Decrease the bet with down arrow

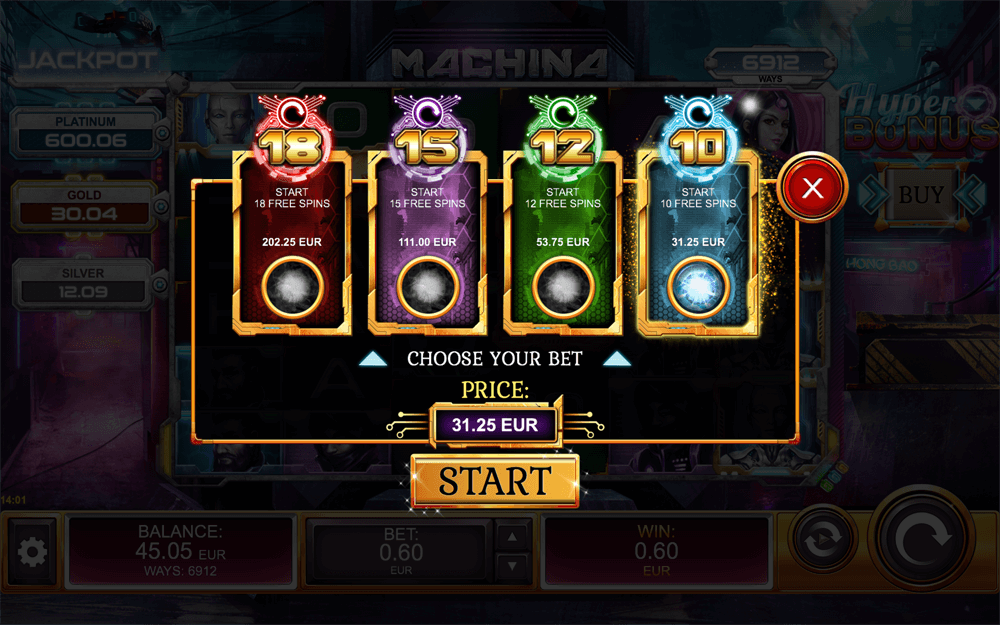coord(513,567)
